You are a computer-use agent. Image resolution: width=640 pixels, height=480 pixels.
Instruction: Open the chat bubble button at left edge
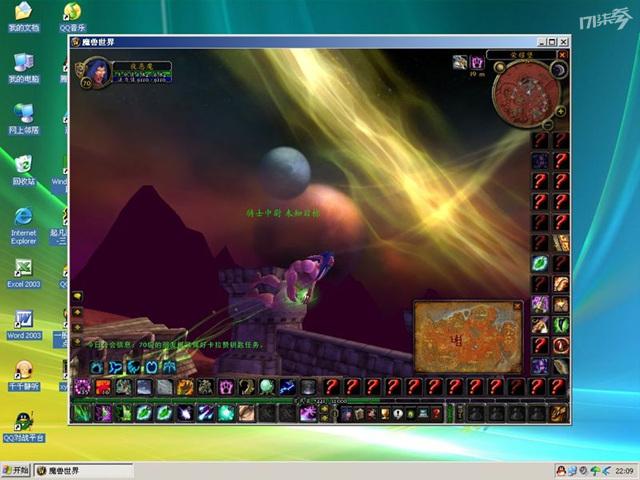point(77,297)
